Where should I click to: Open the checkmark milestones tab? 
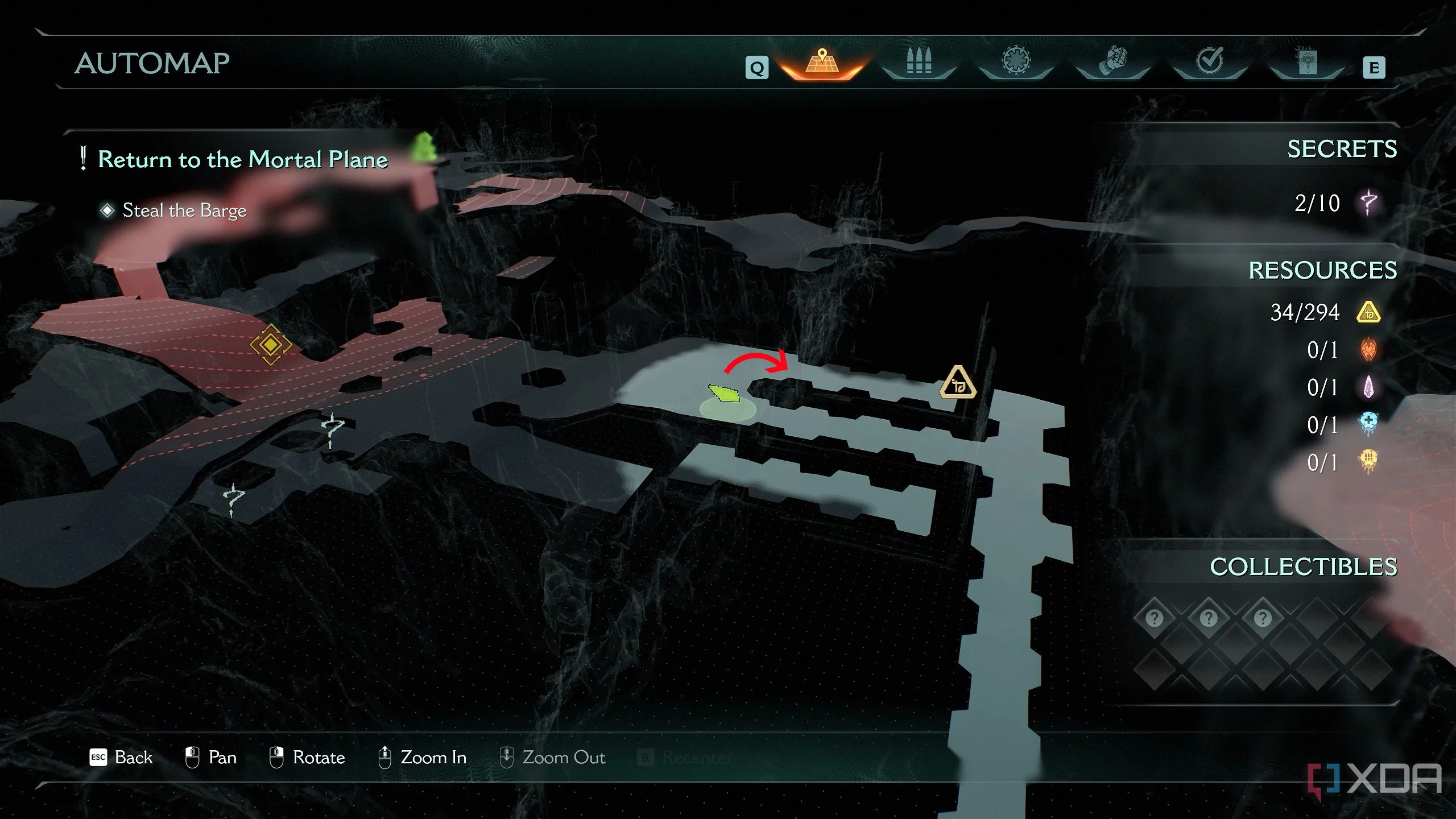1209,61
